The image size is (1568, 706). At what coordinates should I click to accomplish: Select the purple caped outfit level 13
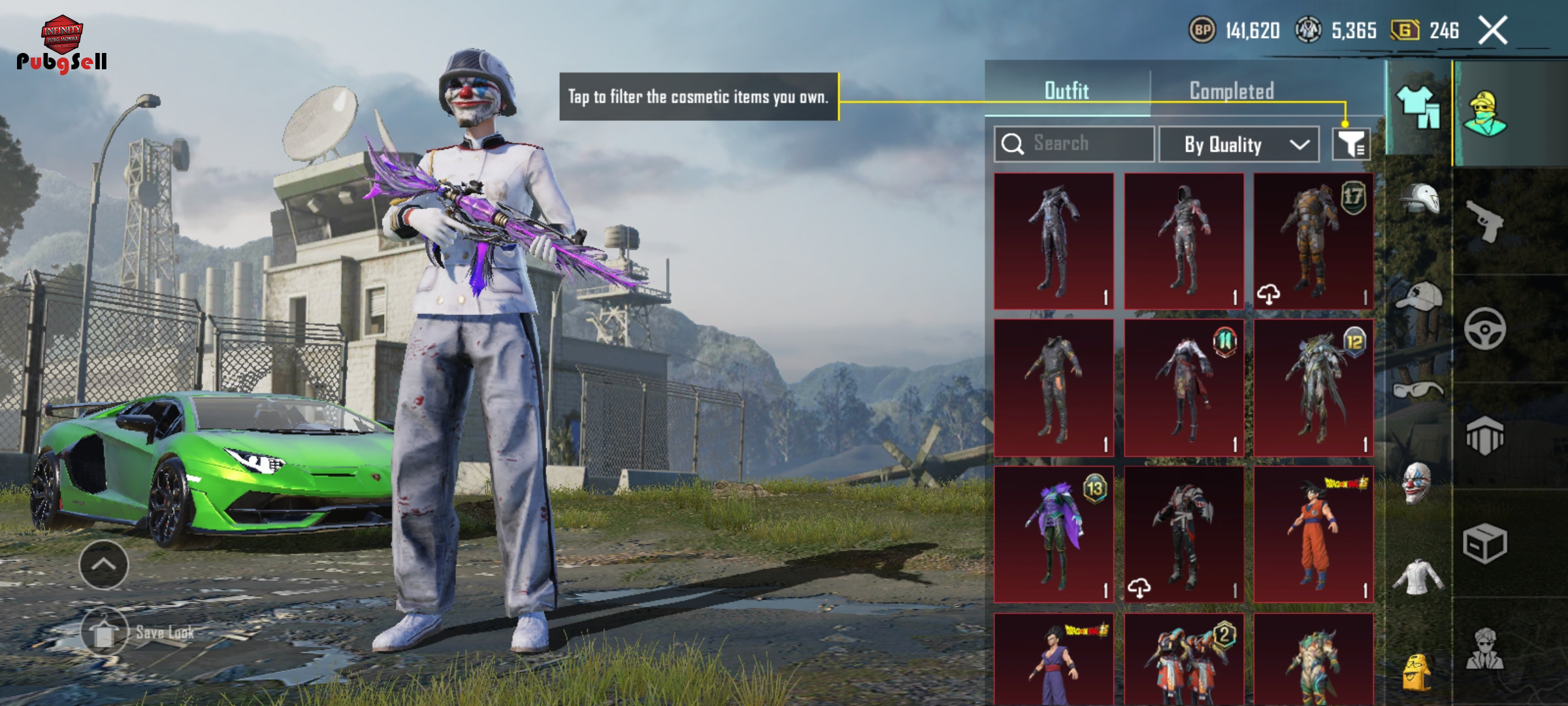(x=1054, y=534)
